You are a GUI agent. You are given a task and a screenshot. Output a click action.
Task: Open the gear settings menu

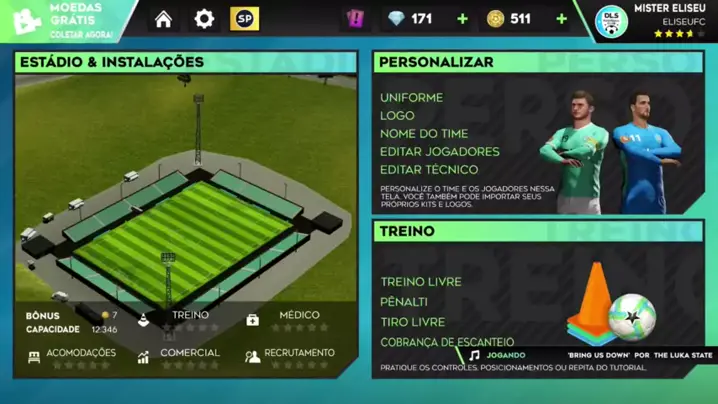coord(204,19)
